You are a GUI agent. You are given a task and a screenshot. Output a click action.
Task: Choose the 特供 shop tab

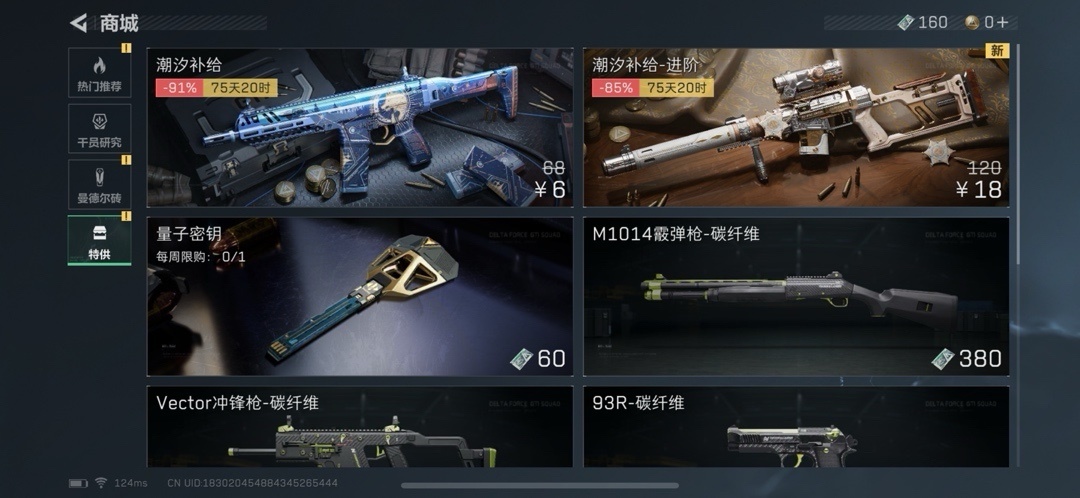(99, 239)
